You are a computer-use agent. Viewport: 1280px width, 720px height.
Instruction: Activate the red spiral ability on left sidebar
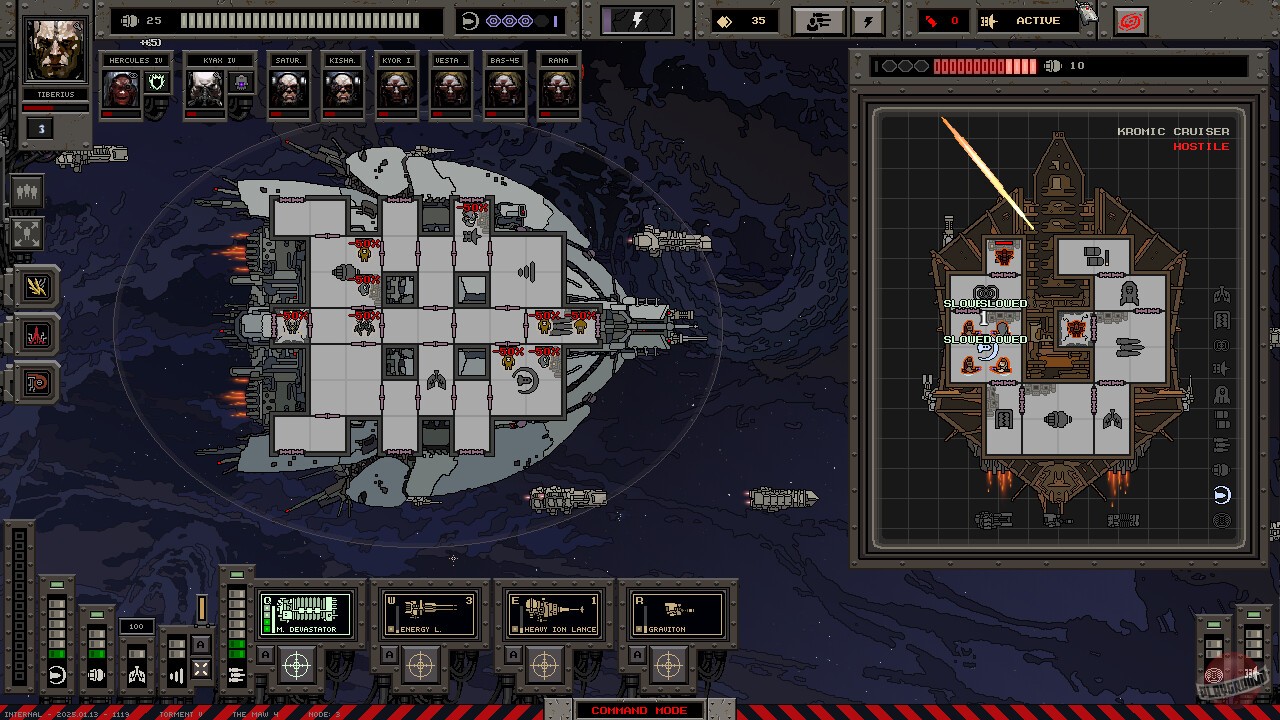click(37, 383)
